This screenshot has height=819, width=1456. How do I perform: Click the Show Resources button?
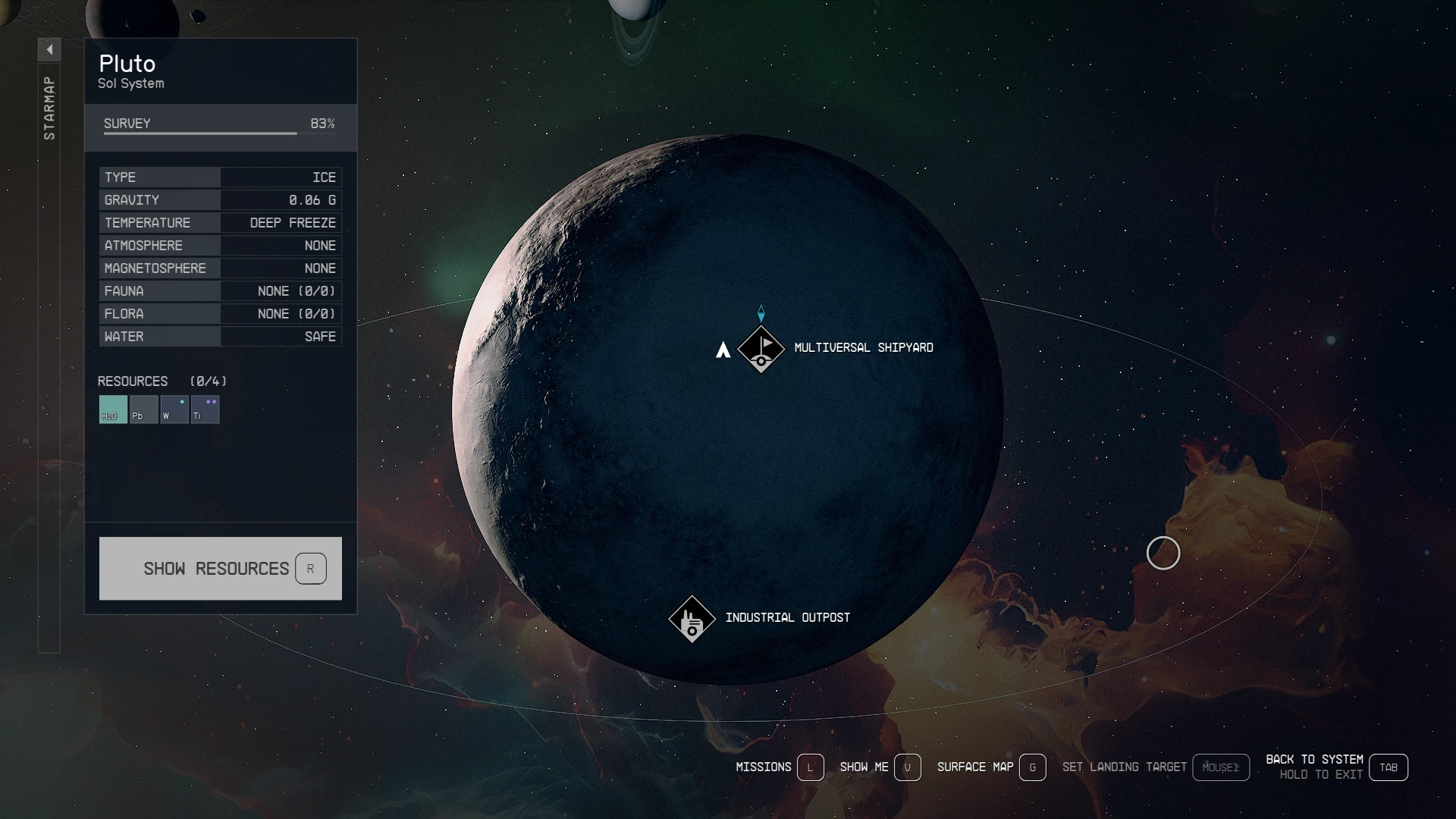(x=220, y=569)
